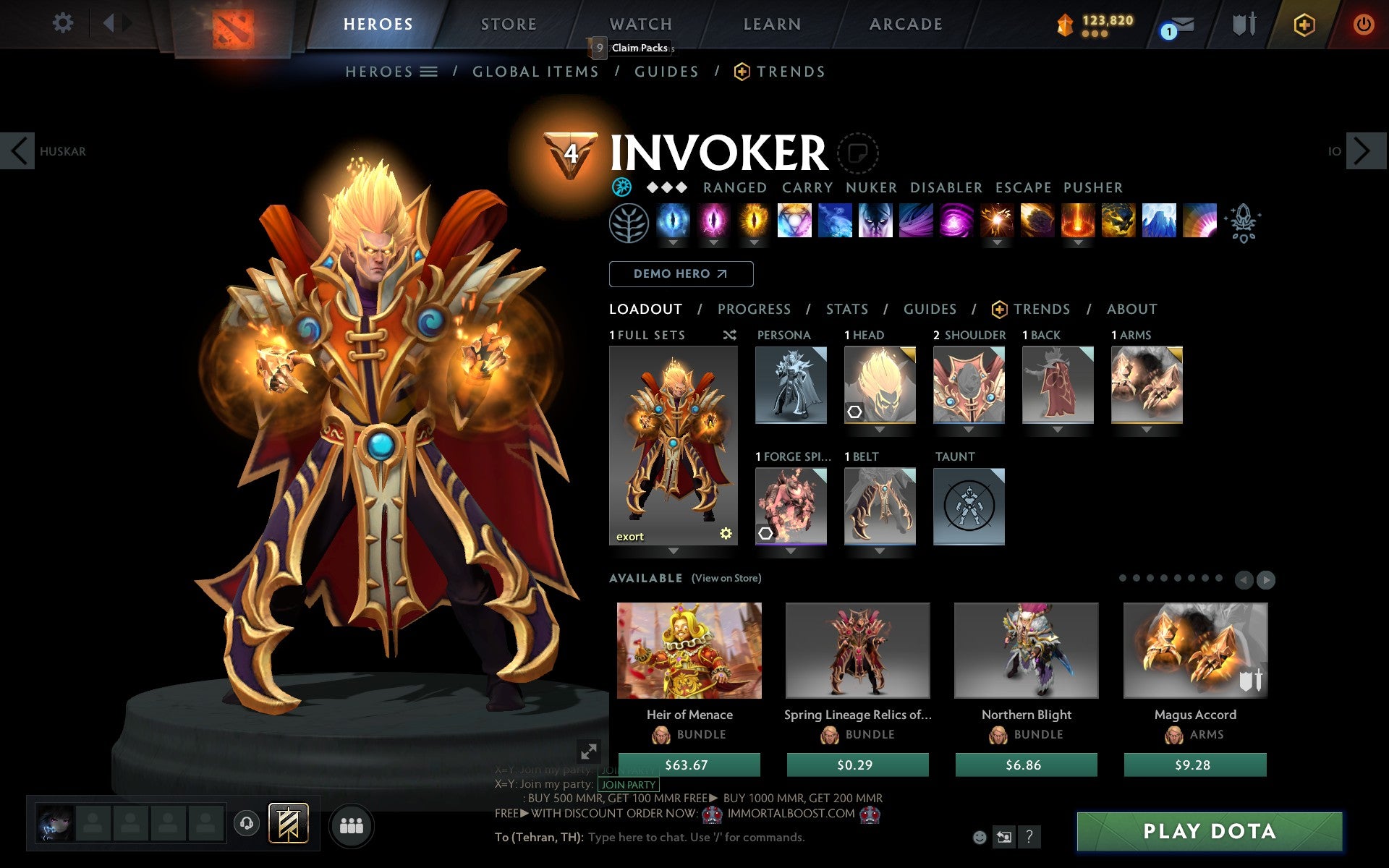Open the ARCADE menu item

coord(906,23)
